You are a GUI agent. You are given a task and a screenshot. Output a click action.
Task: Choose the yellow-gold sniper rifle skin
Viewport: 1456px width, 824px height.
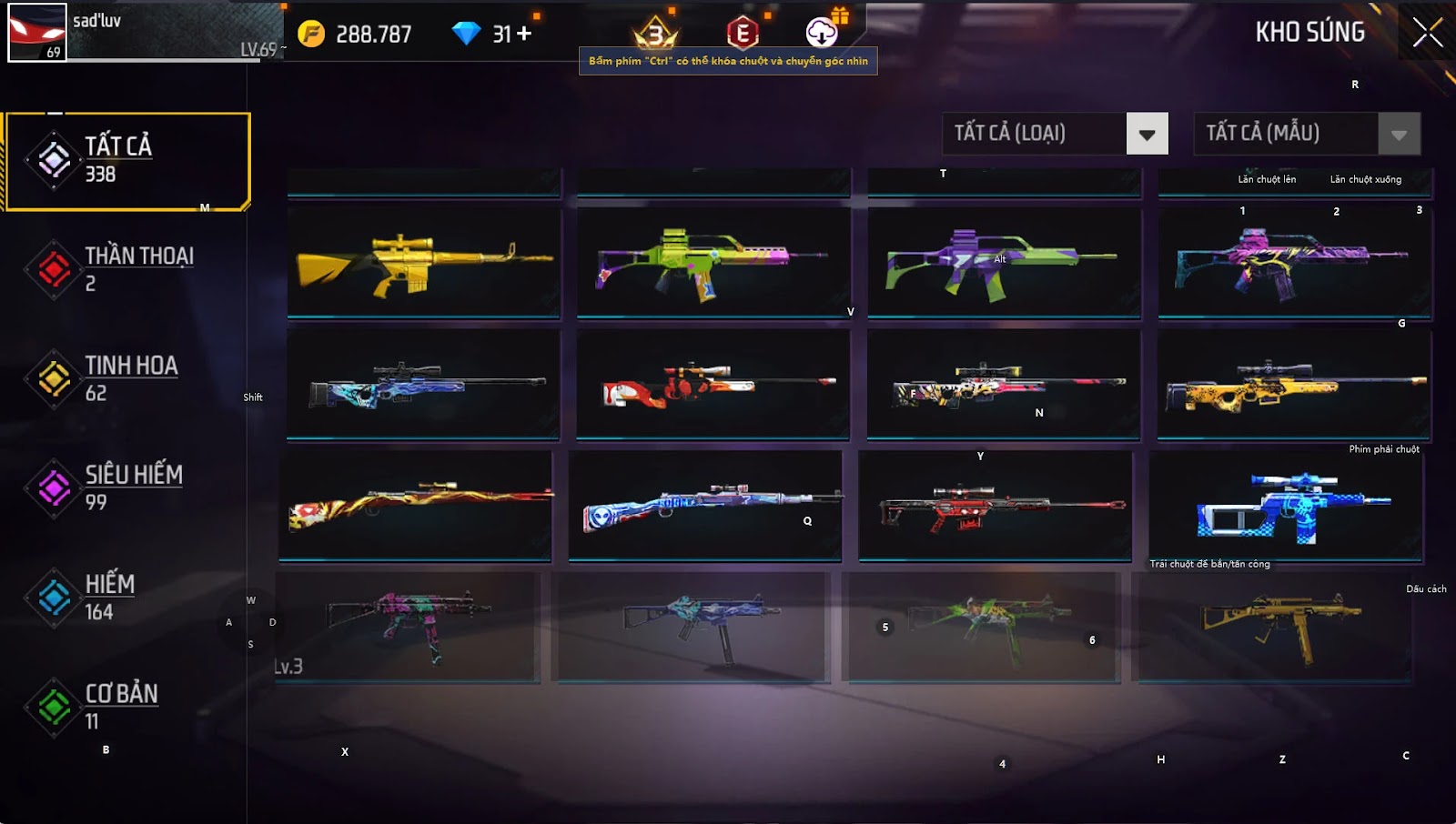[x=1294, y=385]
